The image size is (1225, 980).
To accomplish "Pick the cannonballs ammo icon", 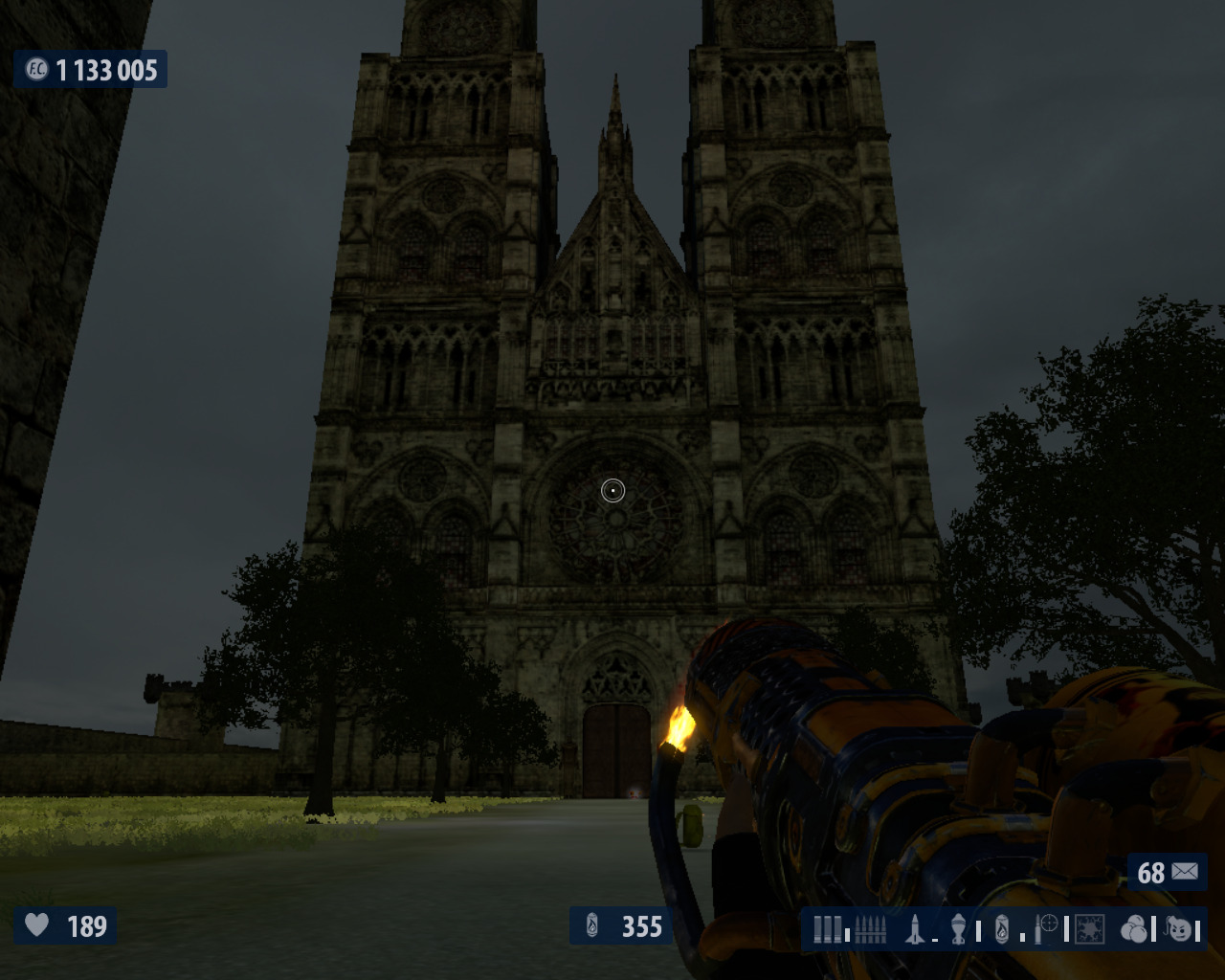I will click(1133, 928).
